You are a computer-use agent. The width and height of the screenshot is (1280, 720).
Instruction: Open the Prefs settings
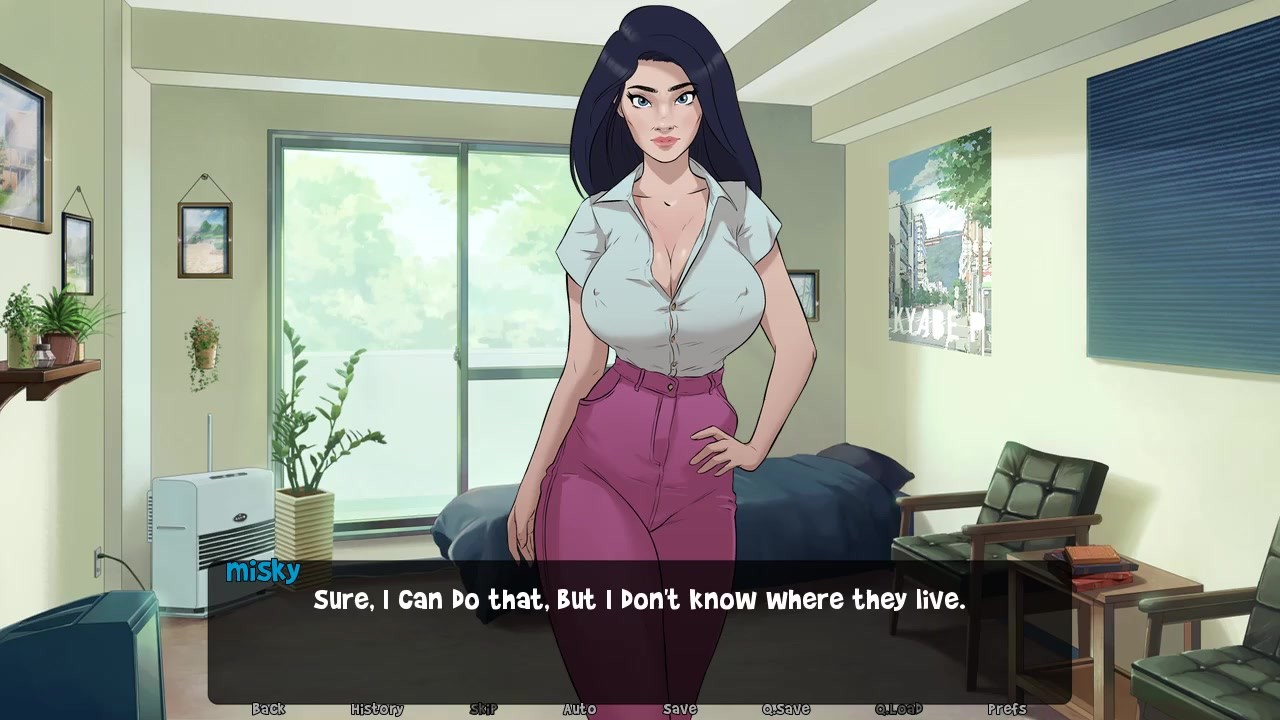click(x=1006, y=709)
